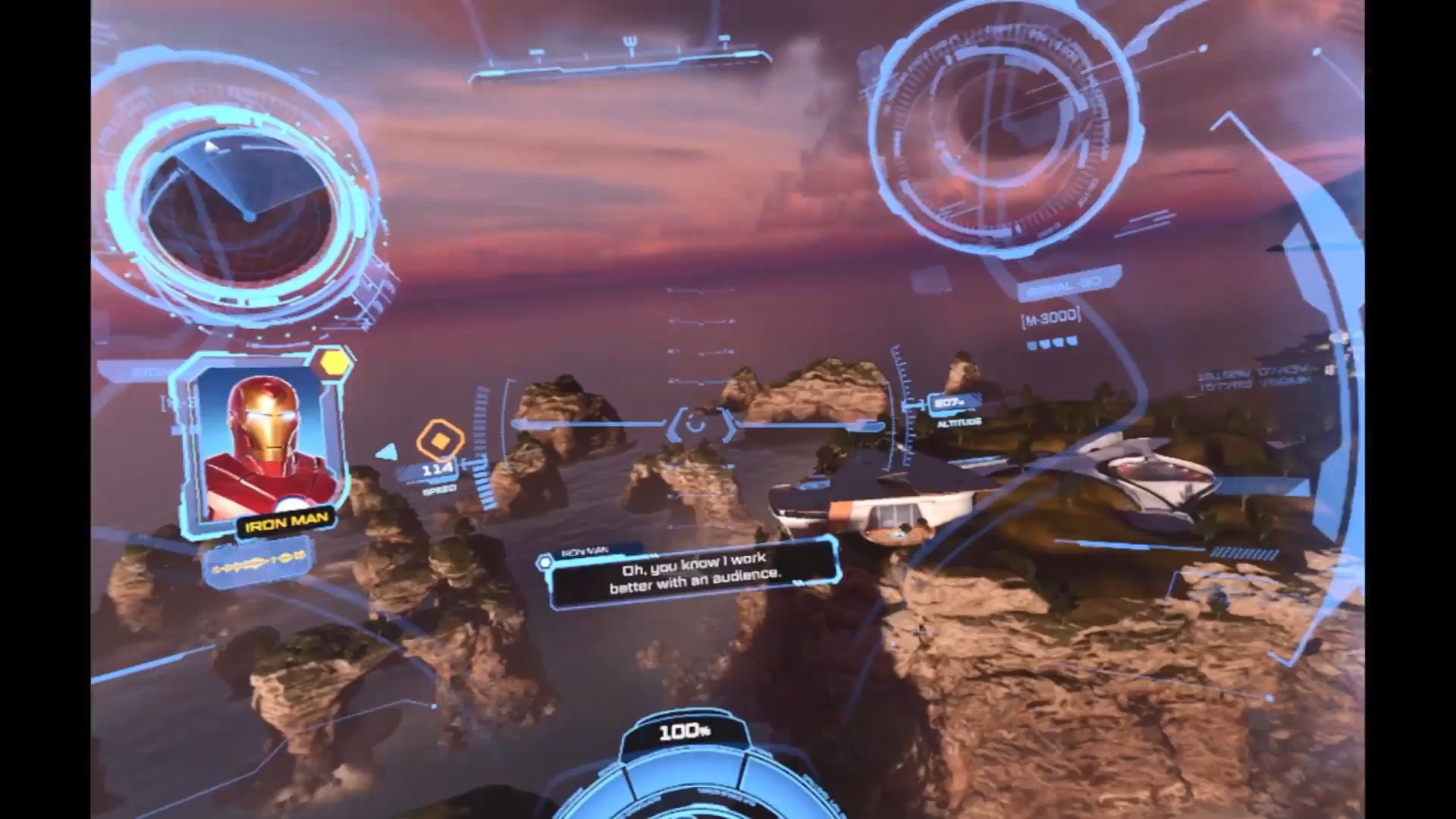Click the compass heading strip
Viewport: 1456px width, 819px height.
[620, 59]
